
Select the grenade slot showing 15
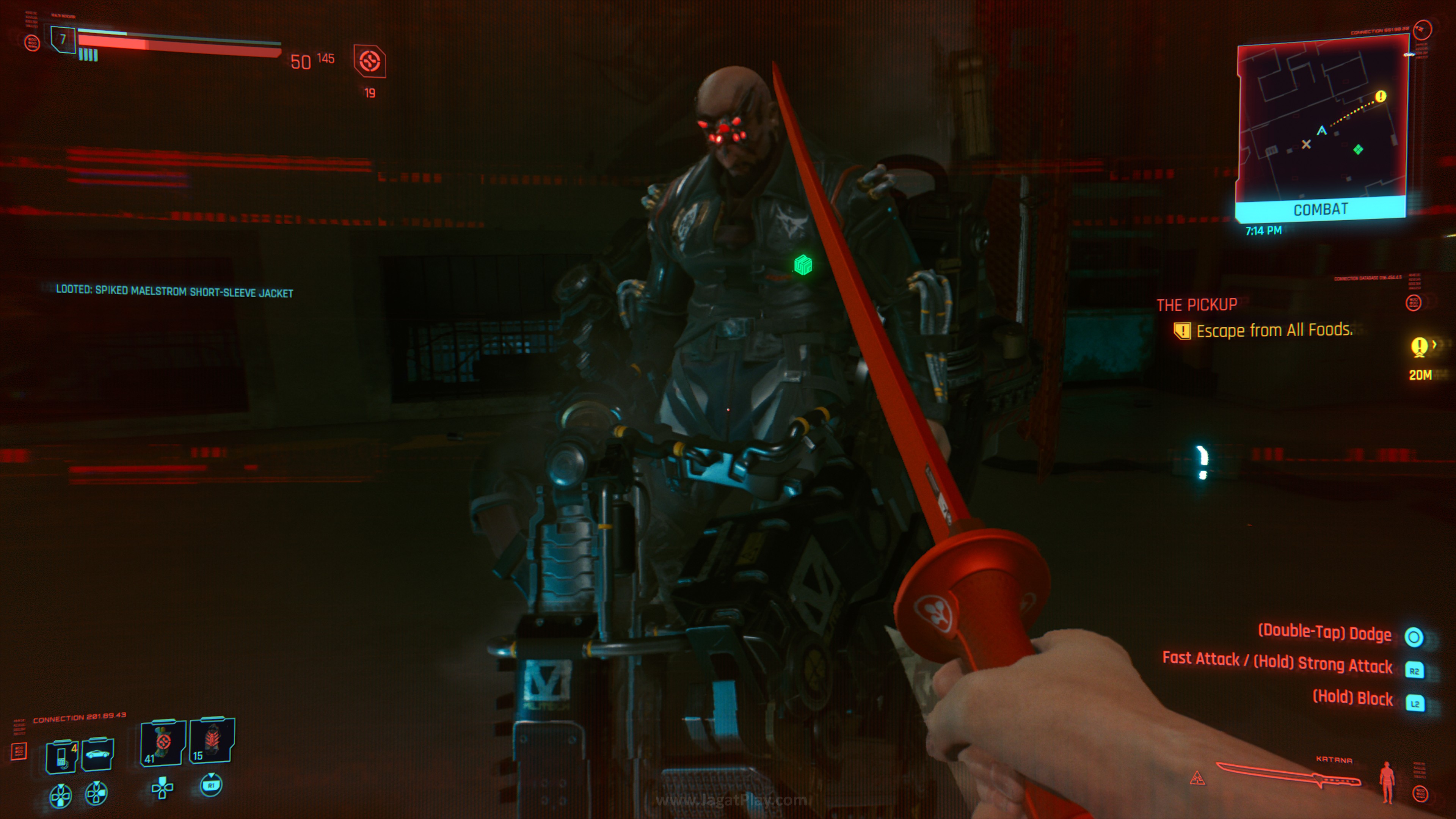[x=212, y=741]
